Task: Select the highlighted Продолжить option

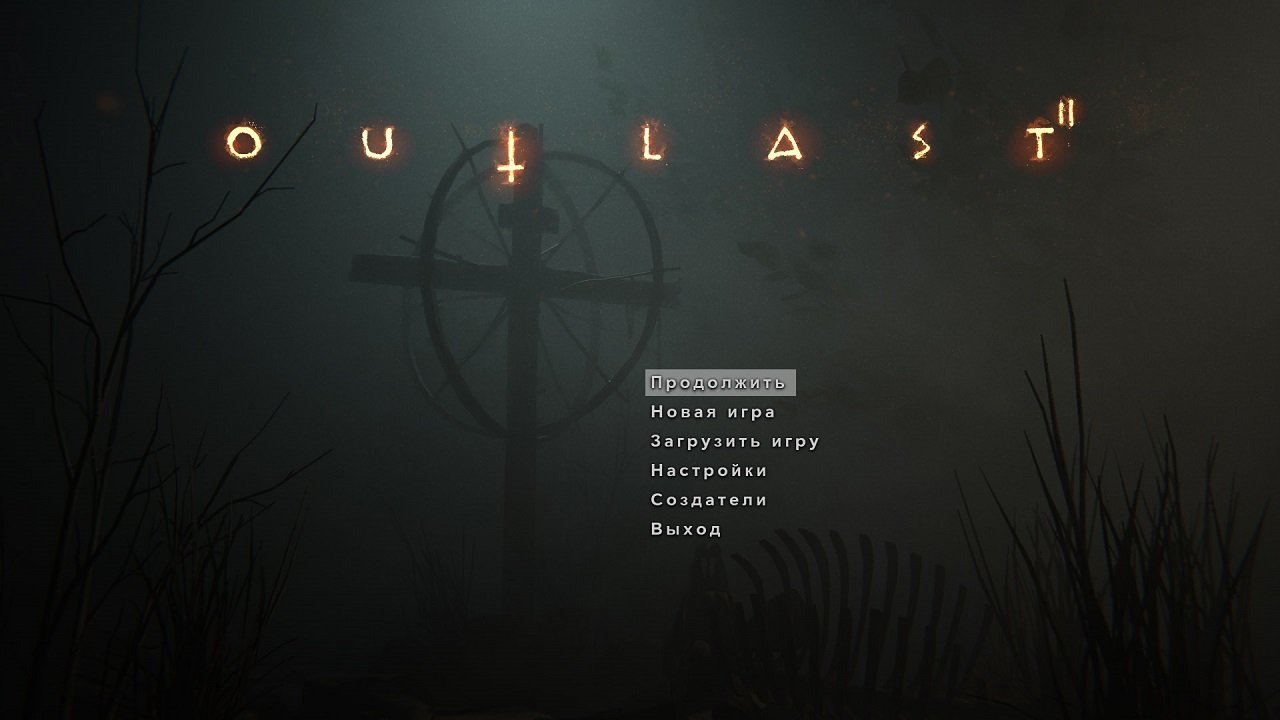Action: (720, 381)
